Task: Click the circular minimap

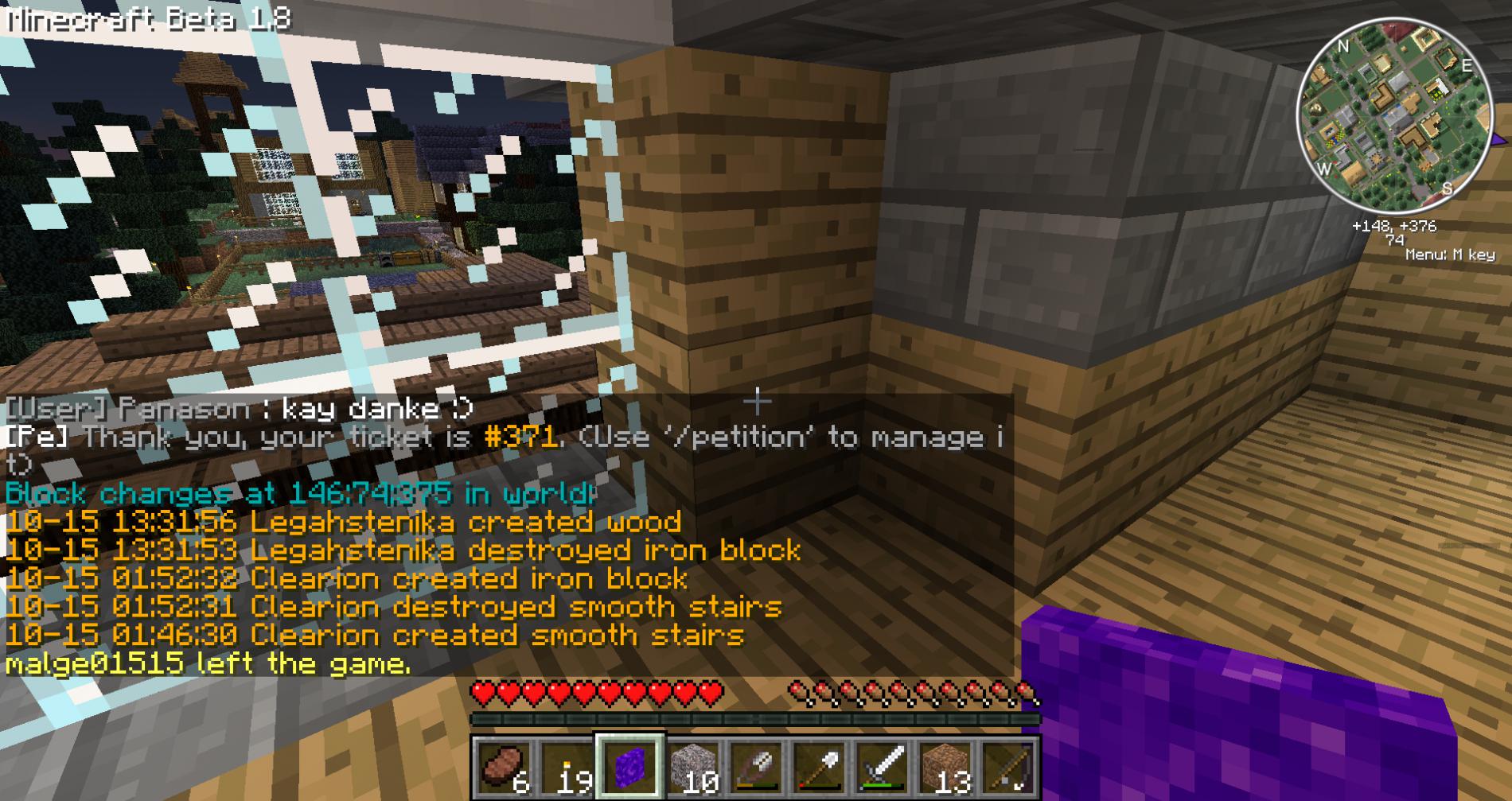Action: pos(1395,117)
